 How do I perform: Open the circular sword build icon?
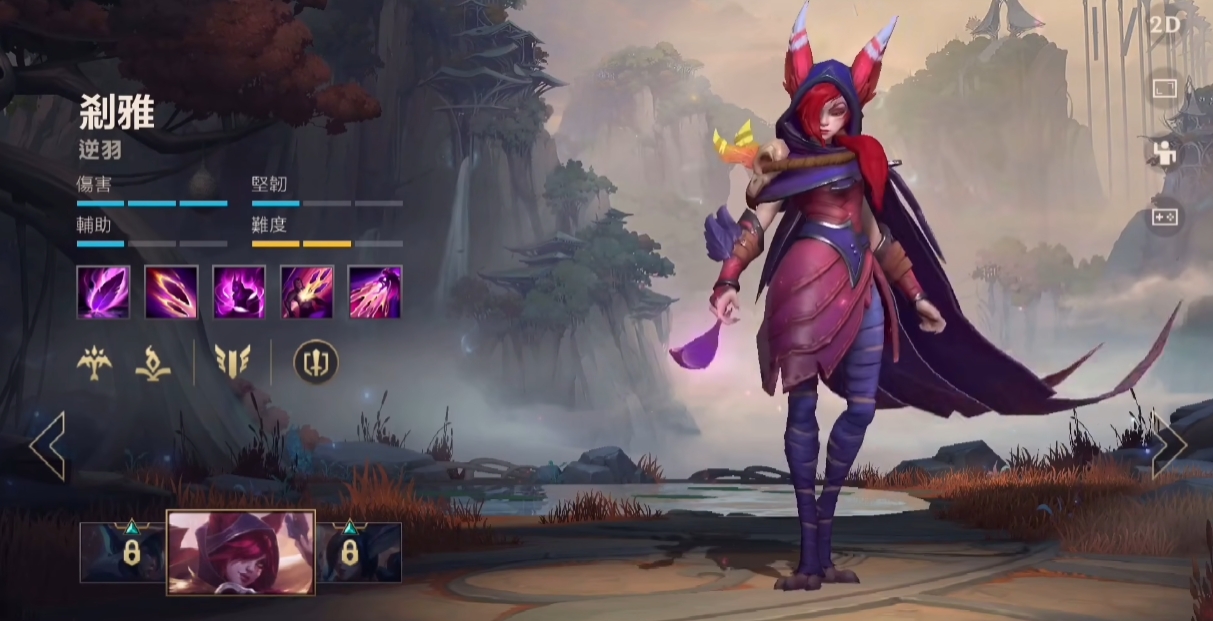click(315, 362)
